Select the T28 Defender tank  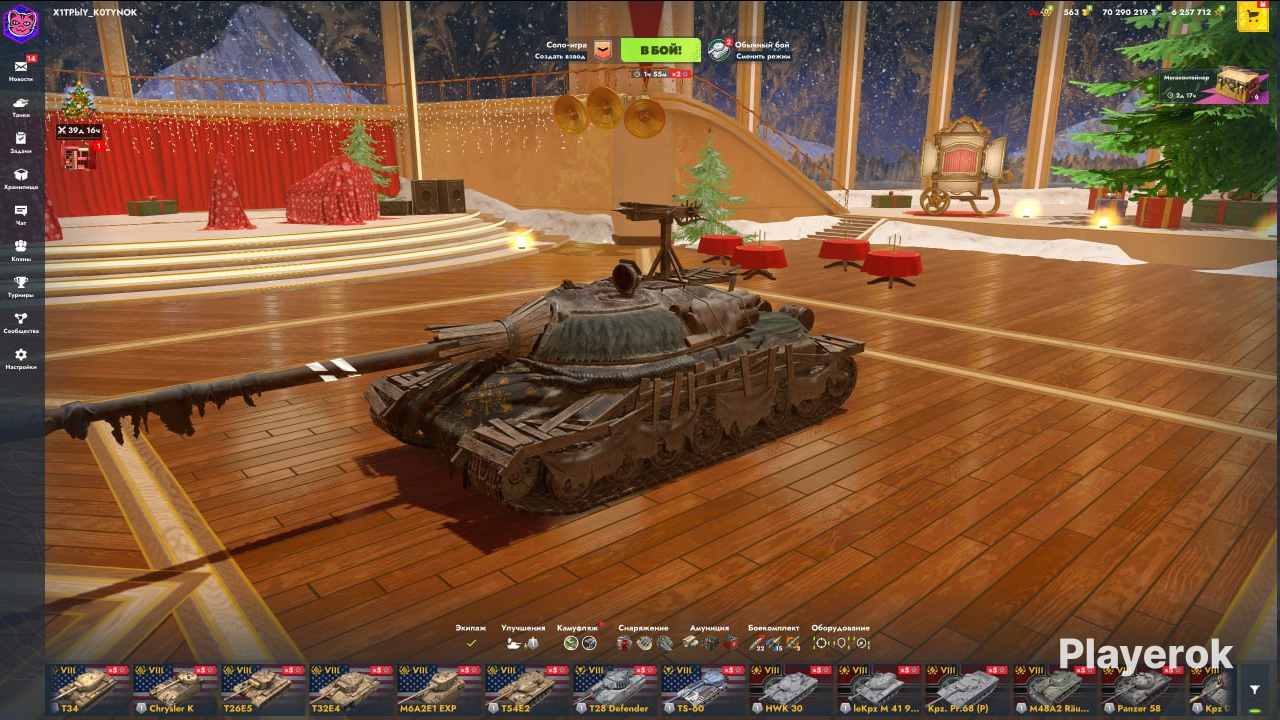[615, 689]
